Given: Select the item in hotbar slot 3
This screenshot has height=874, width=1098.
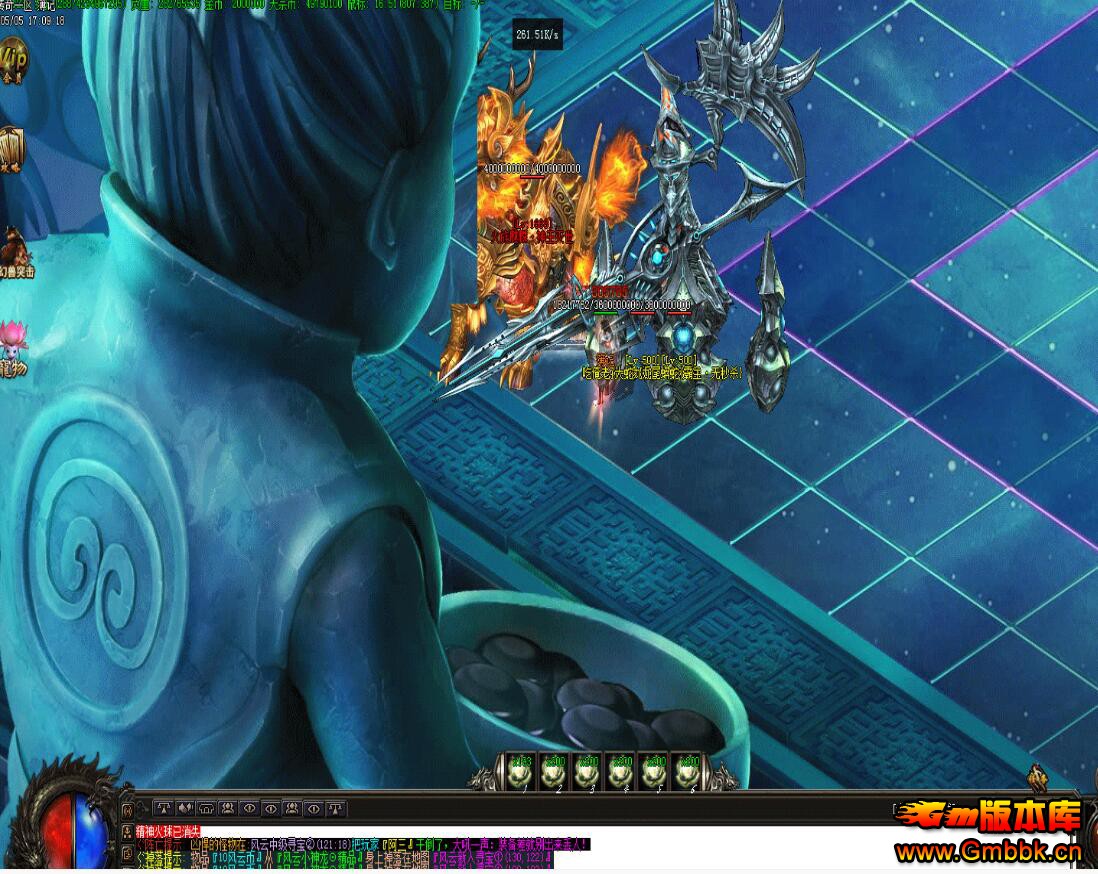Looking at the screenshot, I should 587,772.
